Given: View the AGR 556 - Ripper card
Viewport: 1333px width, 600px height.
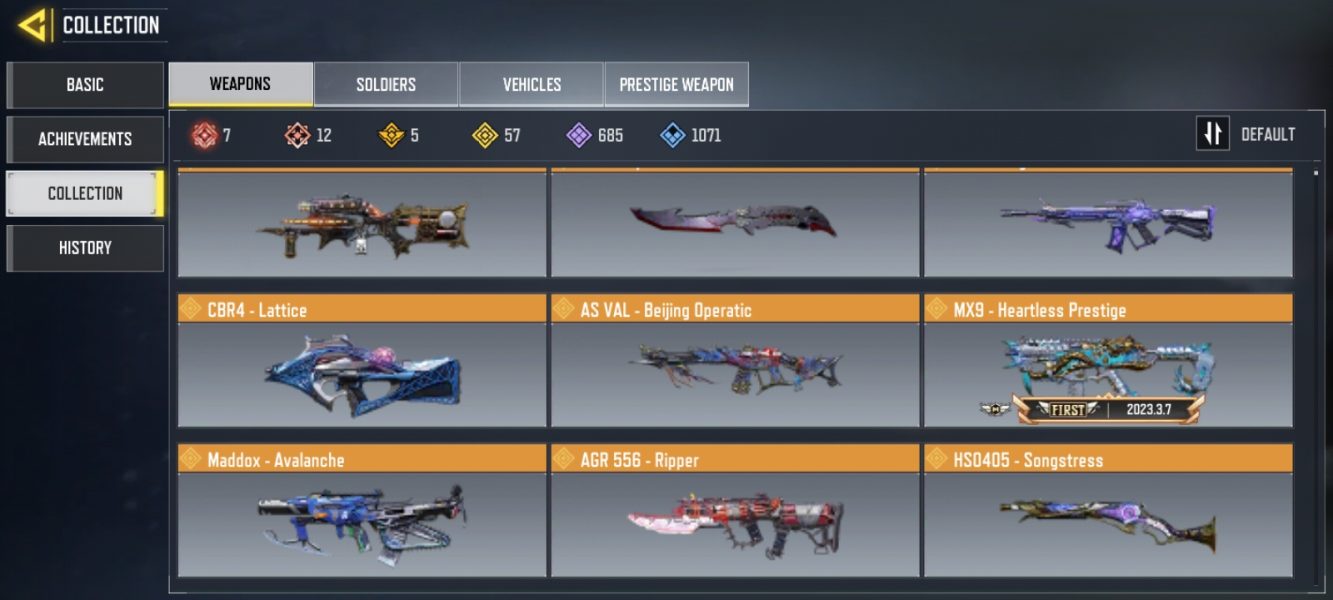Looking at the screenshot, I should [x=735, y=511].
